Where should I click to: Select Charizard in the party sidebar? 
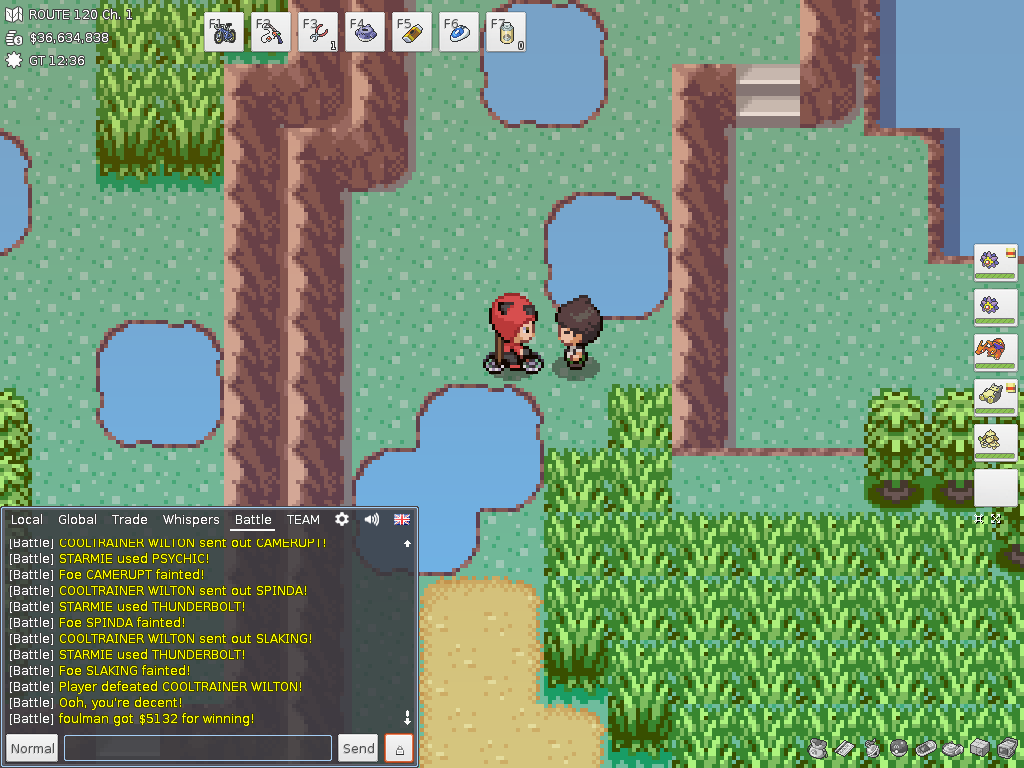pyautogui.click(x=995, y=351)
